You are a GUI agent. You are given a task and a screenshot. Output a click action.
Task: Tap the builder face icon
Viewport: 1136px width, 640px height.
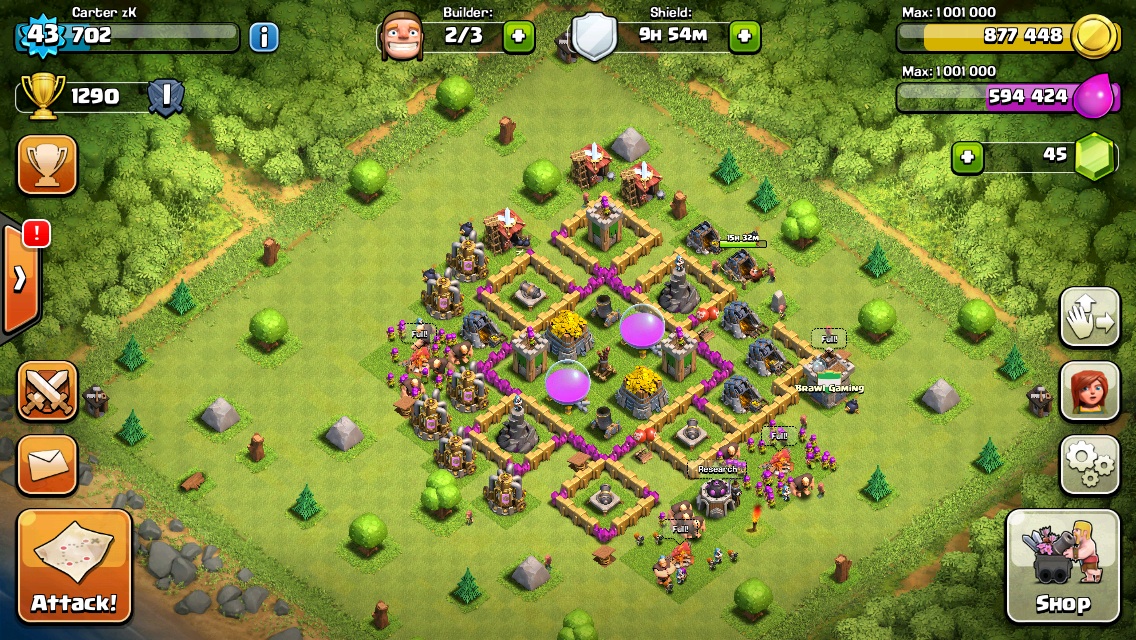tap(403, 37)
